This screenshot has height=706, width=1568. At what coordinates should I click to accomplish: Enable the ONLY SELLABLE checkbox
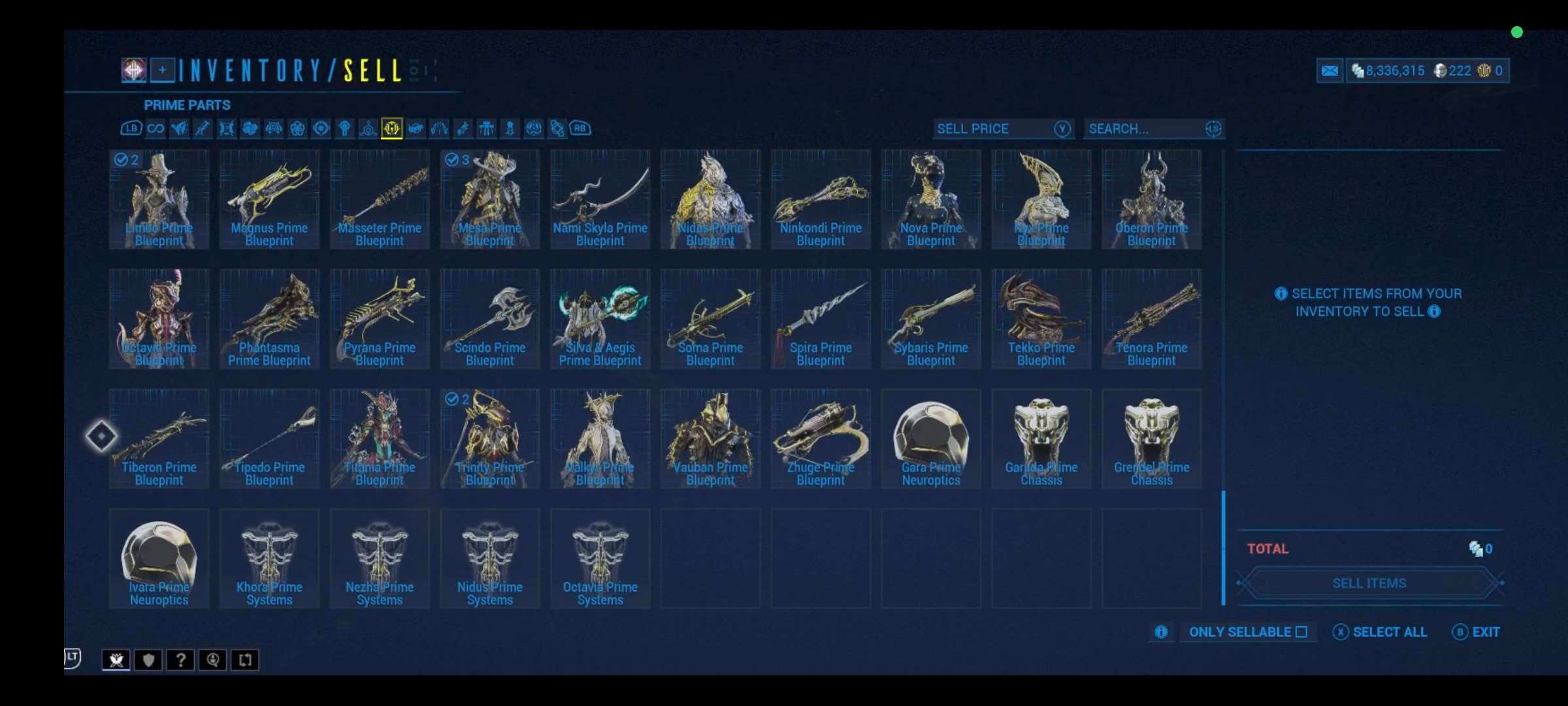[1303, 632]
